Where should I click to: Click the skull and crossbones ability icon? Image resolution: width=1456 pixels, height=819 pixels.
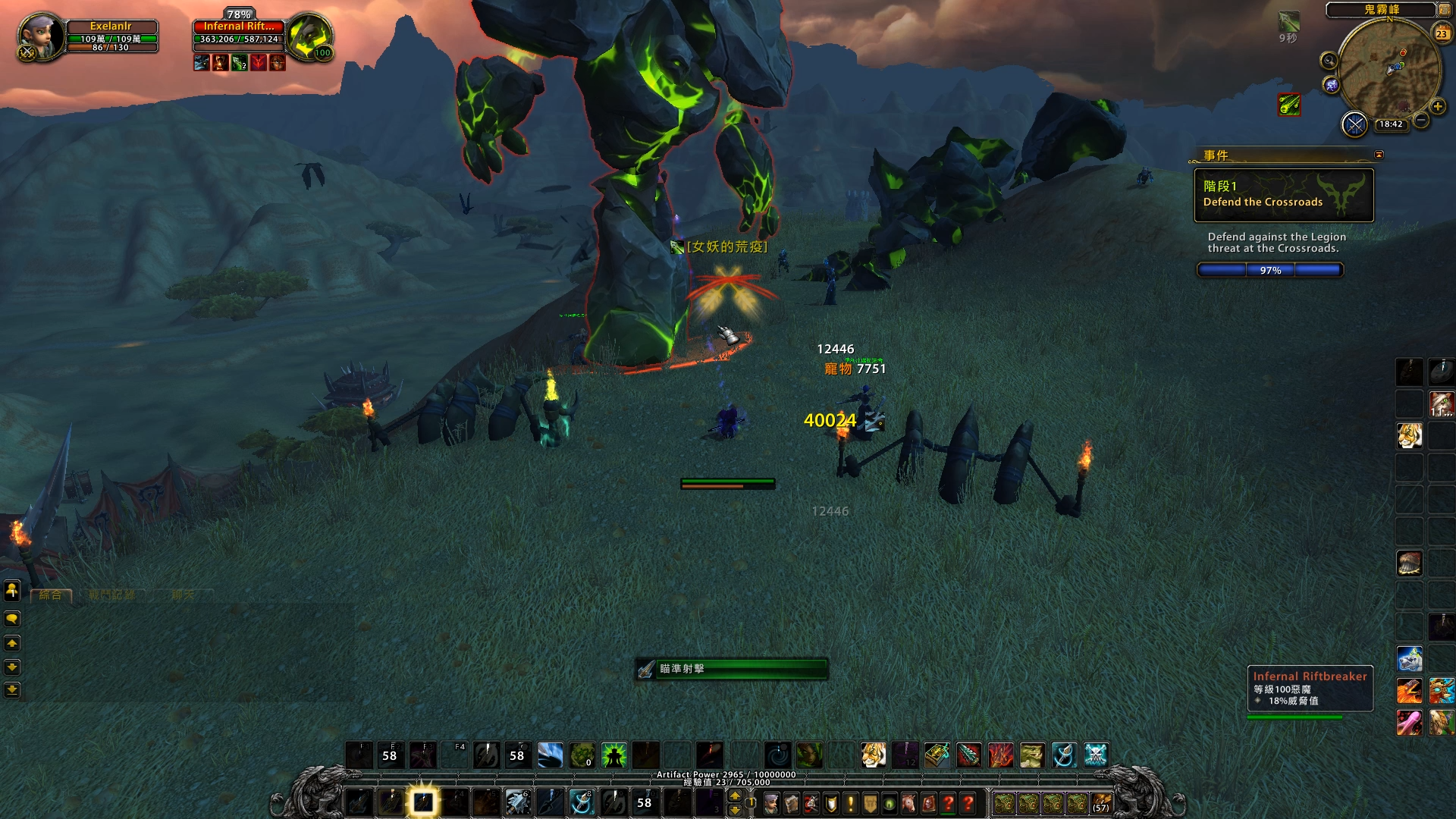[1096, 755]
